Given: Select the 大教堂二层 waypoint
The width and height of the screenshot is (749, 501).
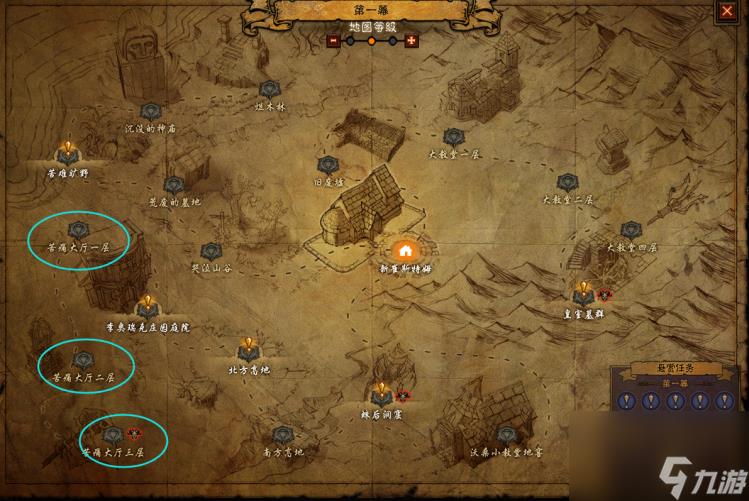Looking at the screenshot, I should click(x=568, y=183).
